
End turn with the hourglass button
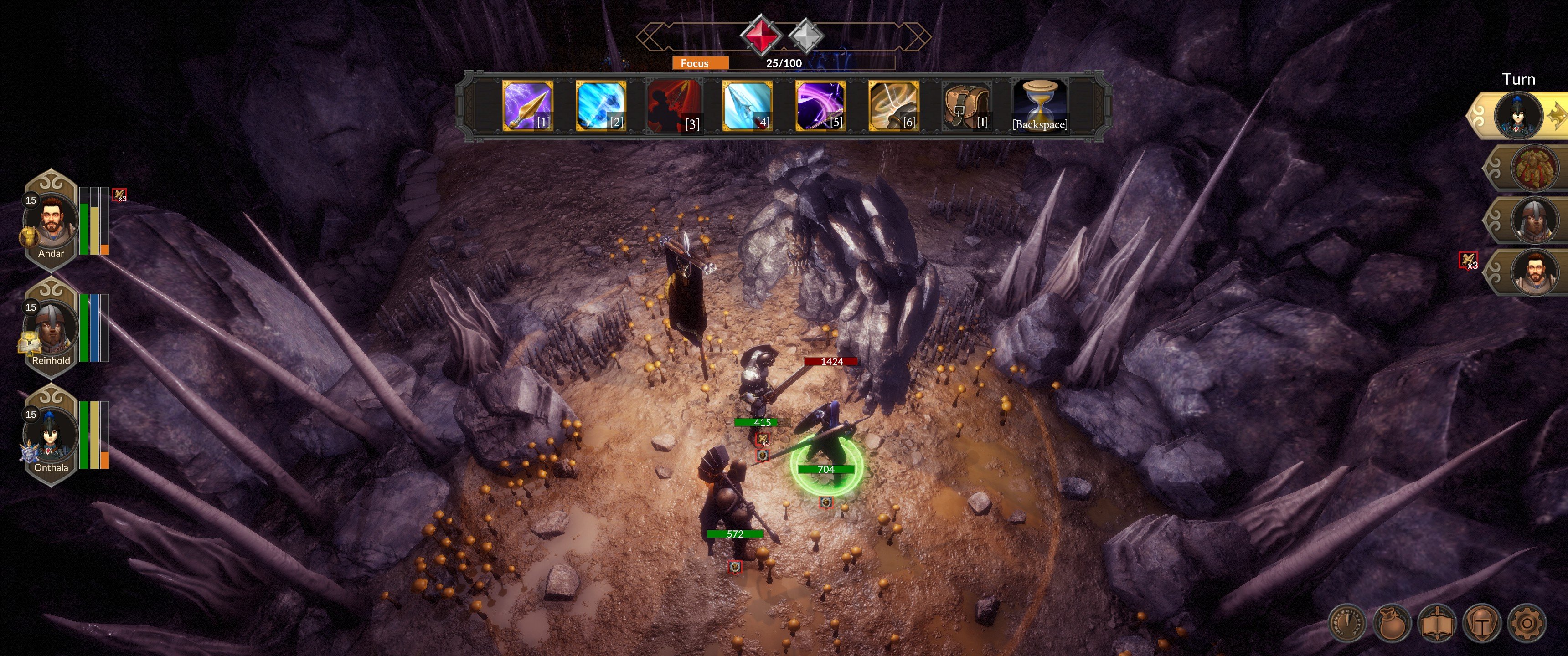tap(1040, 105)
